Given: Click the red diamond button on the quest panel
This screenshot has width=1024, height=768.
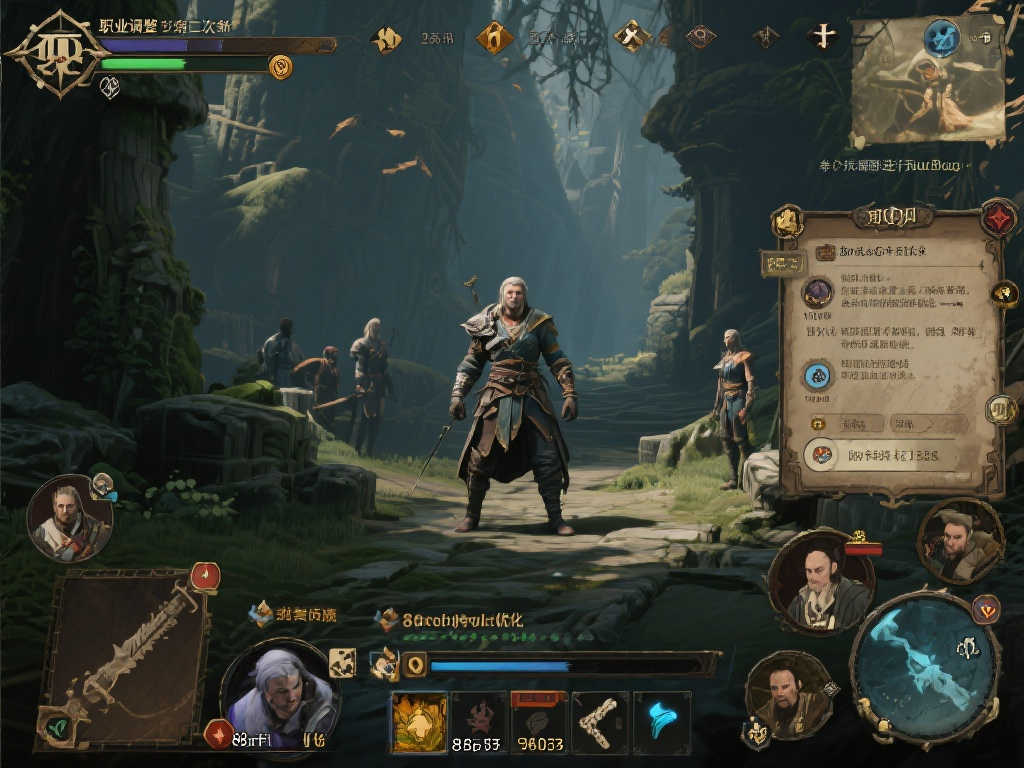Looking at the screenshot, I should tap(997, 217).
